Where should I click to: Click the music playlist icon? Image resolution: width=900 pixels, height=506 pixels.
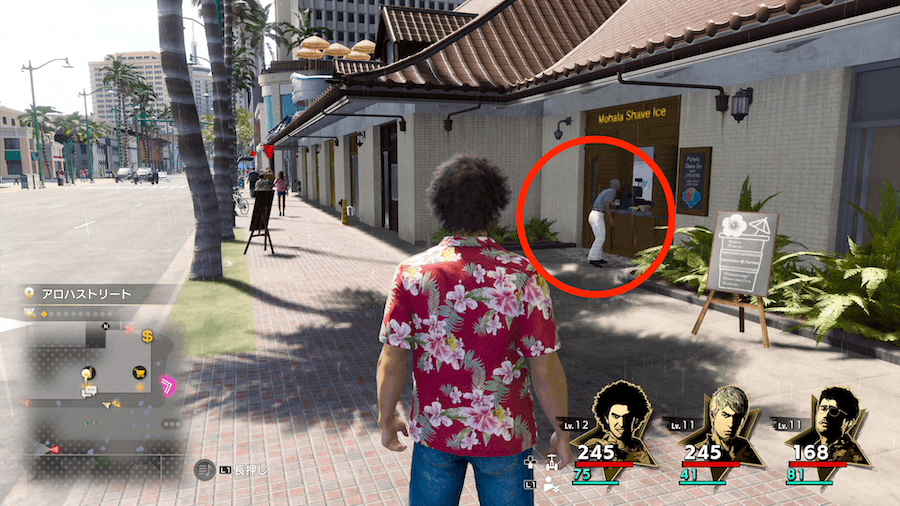(x=205, y=467)
